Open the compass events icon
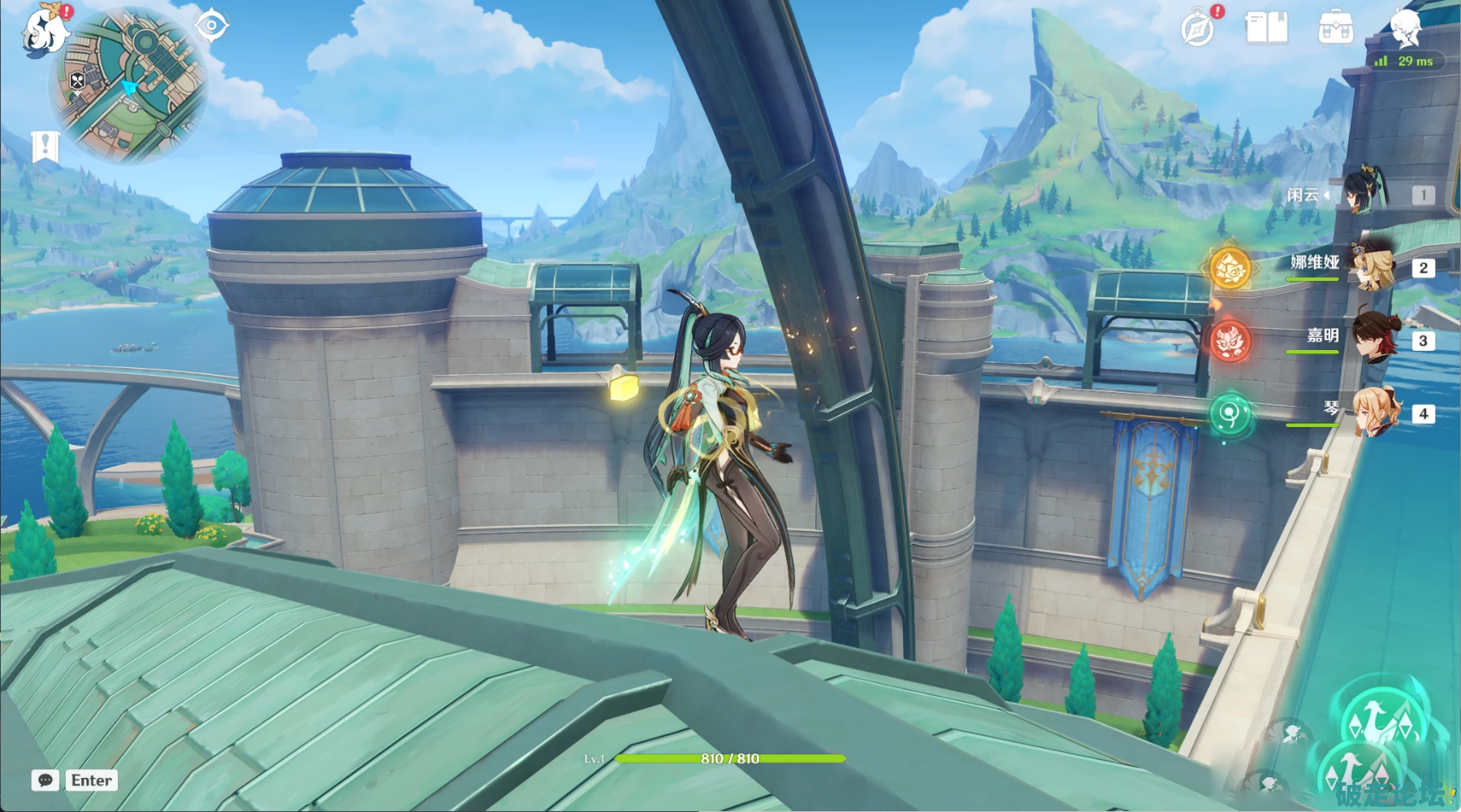This screenshot has width=1461, height=812. pos(1198,29)
